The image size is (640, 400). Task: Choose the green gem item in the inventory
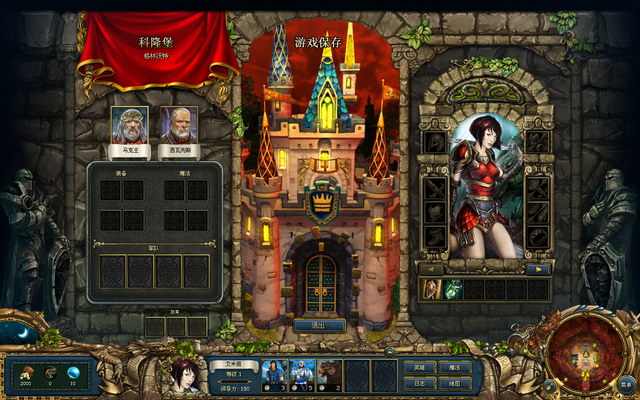(x=453, y=289)
